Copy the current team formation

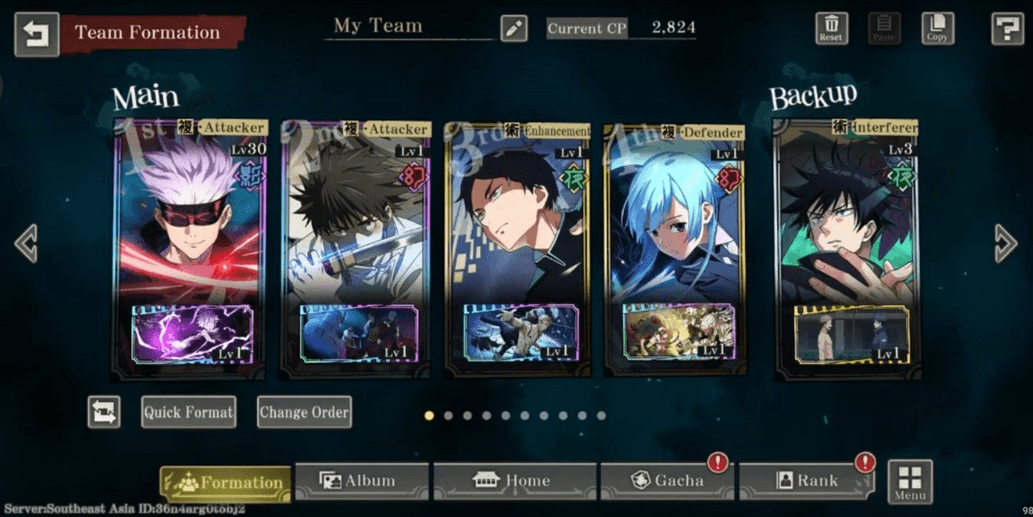coord(936,28)
